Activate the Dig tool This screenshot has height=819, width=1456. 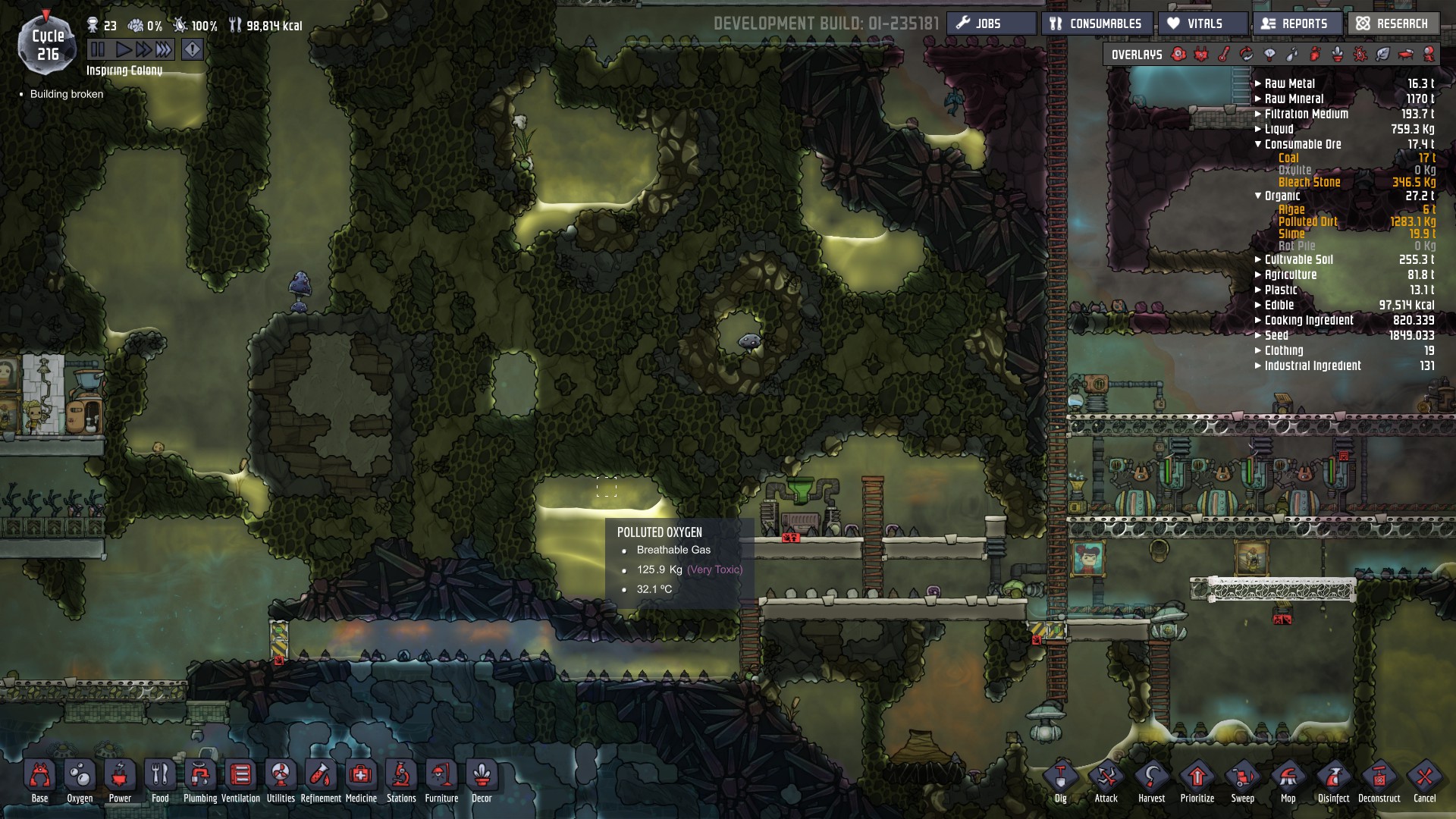tap(1060, 780)
